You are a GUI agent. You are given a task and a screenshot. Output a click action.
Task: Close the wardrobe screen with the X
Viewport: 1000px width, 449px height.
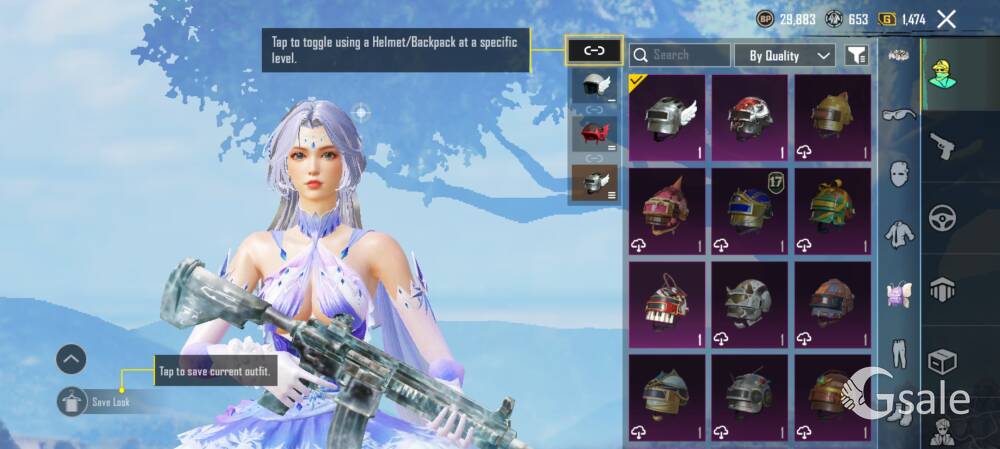pos(946,19)
